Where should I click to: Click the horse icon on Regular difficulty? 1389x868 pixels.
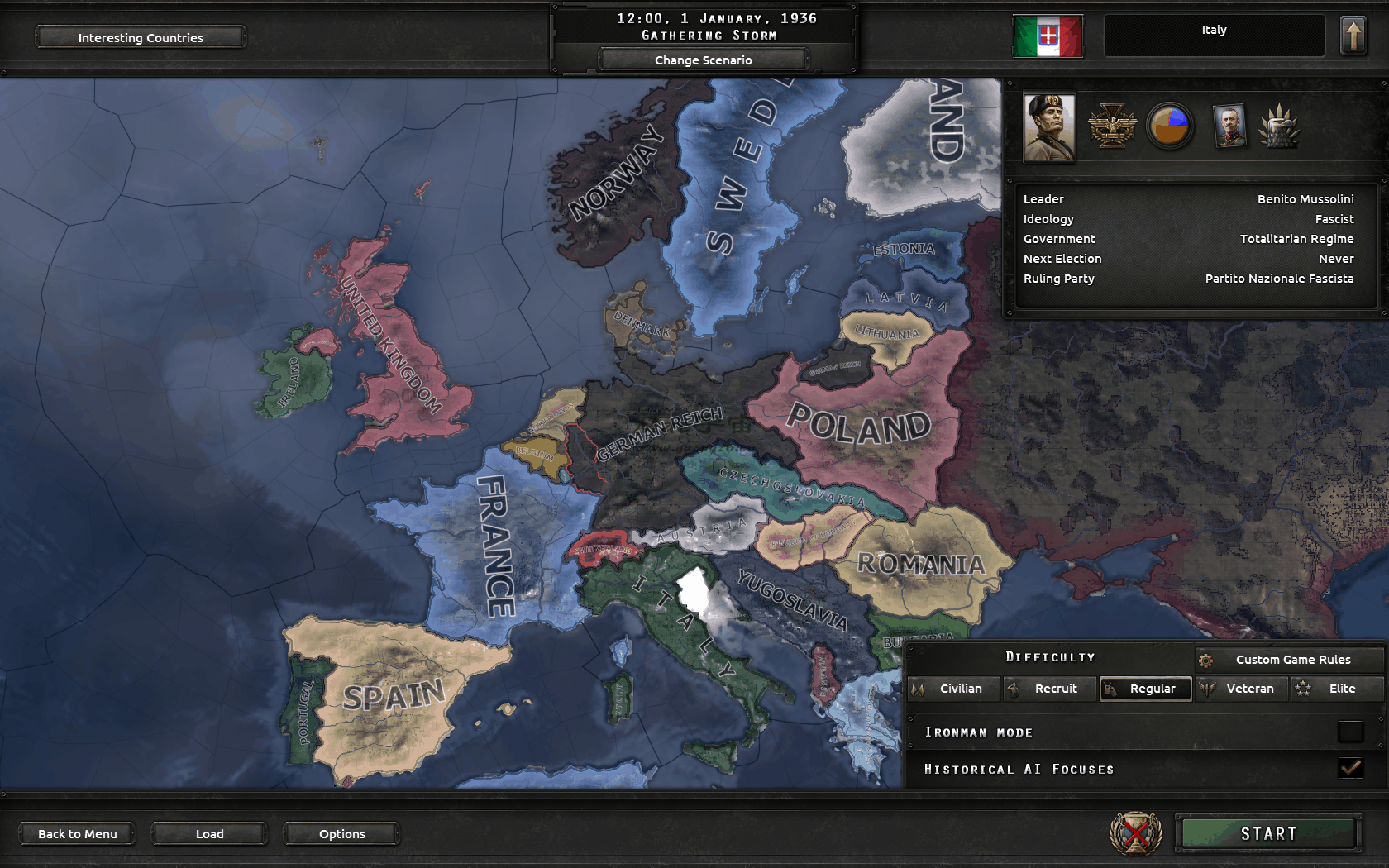[x=1110, y=689]
